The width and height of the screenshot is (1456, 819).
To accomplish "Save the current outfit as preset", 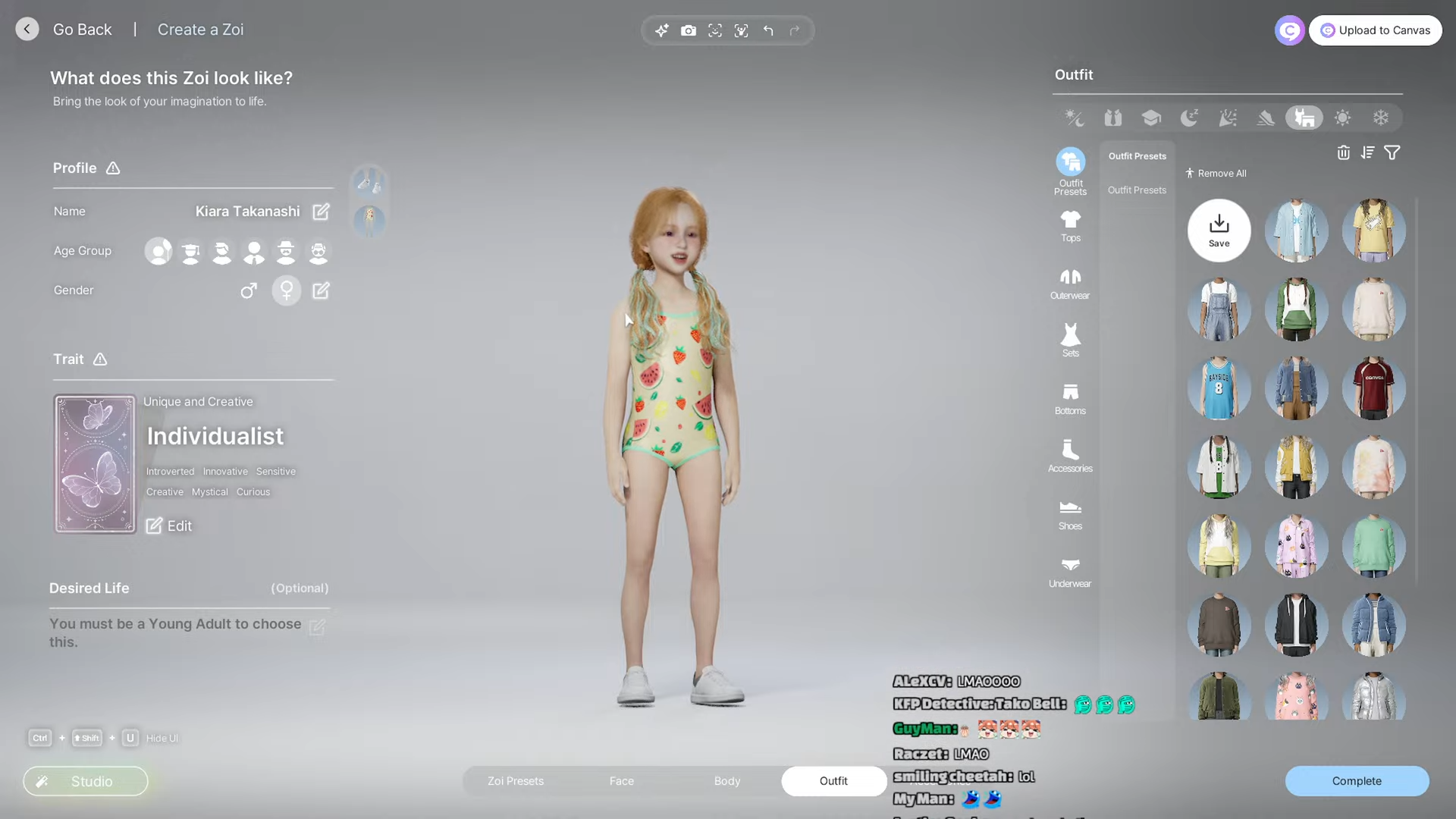I will coord(1219,231).
